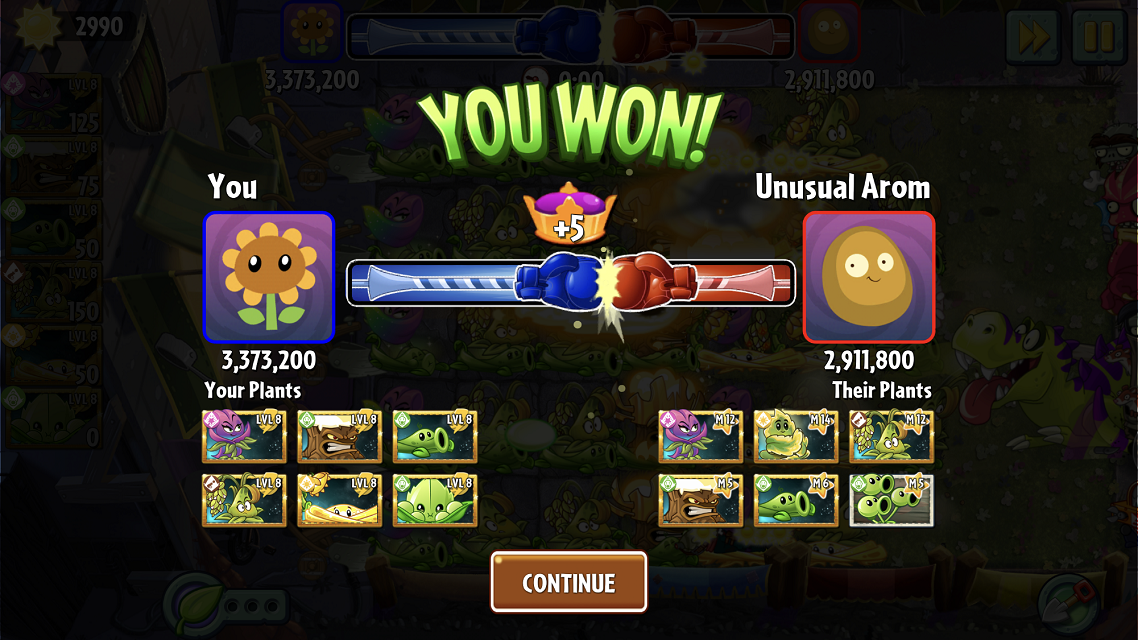View opponent's M5 Threepeater card
The image size is (1138, 640).
point(891,500)
